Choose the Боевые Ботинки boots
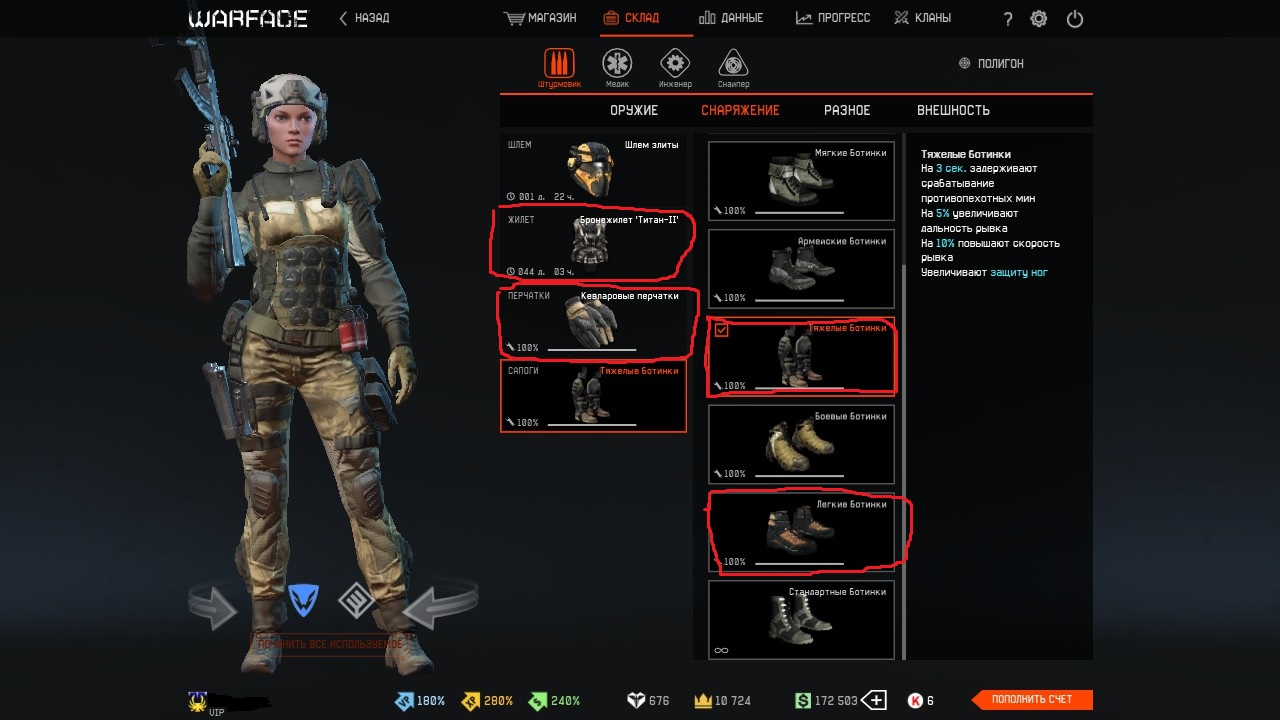The width and height of the screenshot is (1280, 720). [x=801, y=444]
